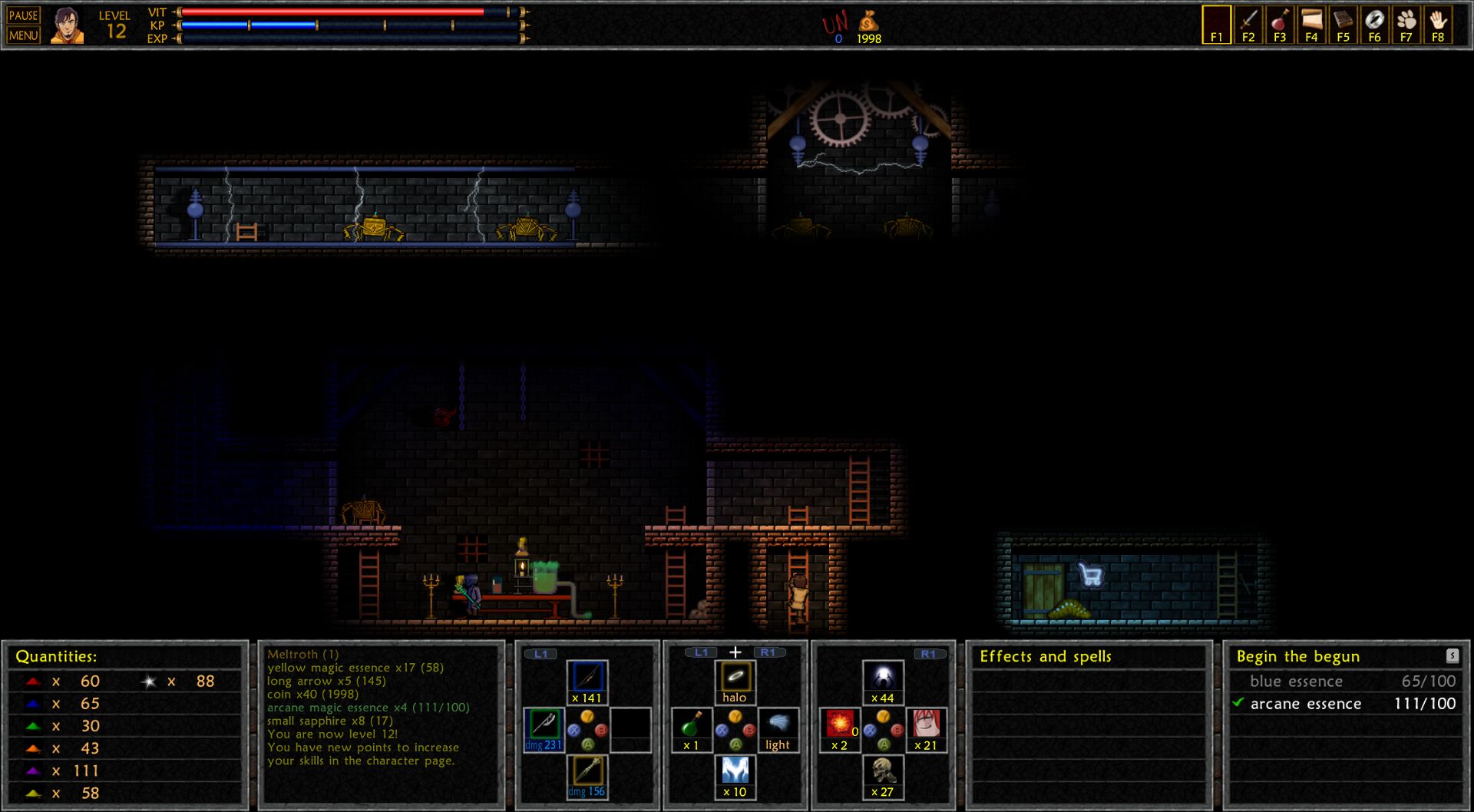Open the scroll tab labeled F4
This screenshot has width=1474, height=812.
(x=1311, y=25)
